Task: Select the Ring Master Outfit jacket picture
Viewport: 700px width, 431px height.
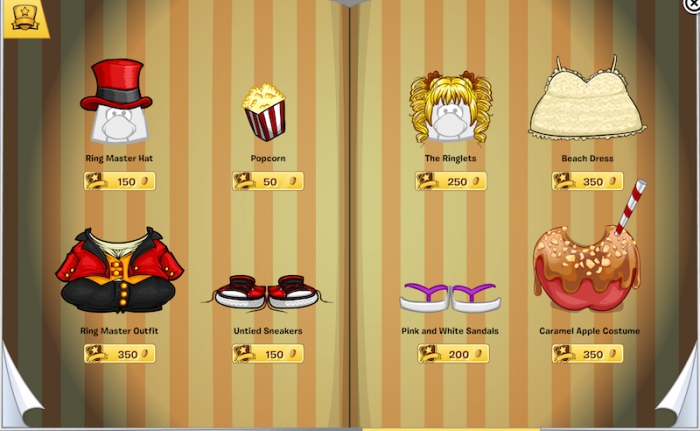Action: [x=119, y=271]
